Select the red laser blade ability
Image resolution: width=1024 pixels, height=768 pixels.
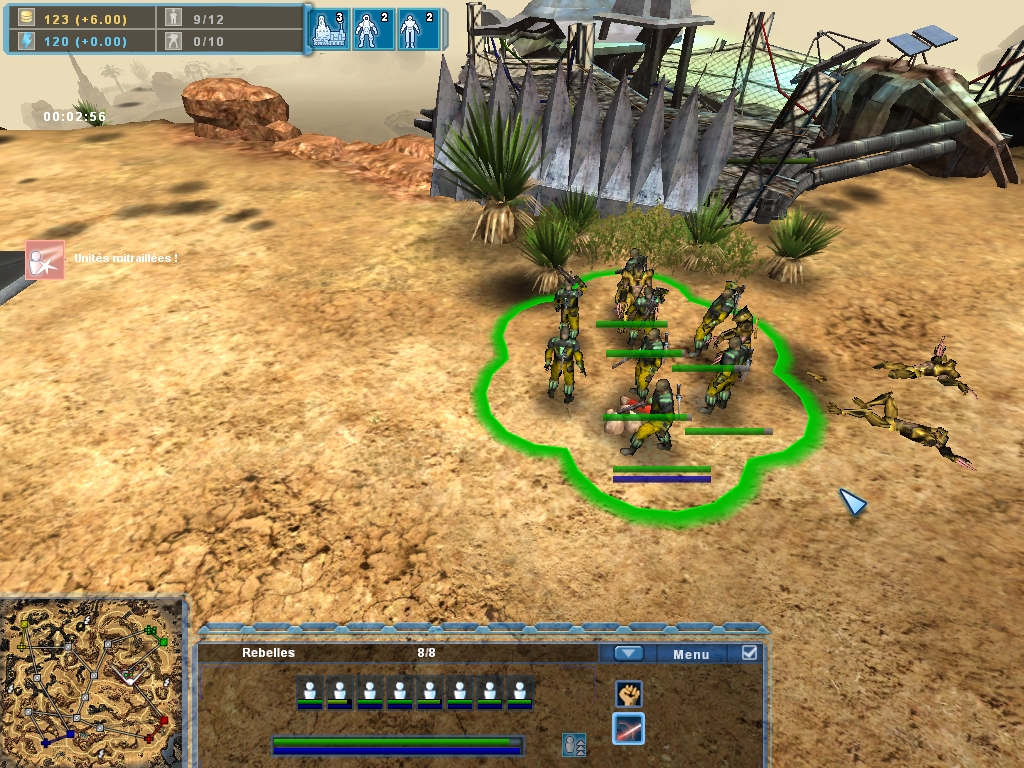628,729
